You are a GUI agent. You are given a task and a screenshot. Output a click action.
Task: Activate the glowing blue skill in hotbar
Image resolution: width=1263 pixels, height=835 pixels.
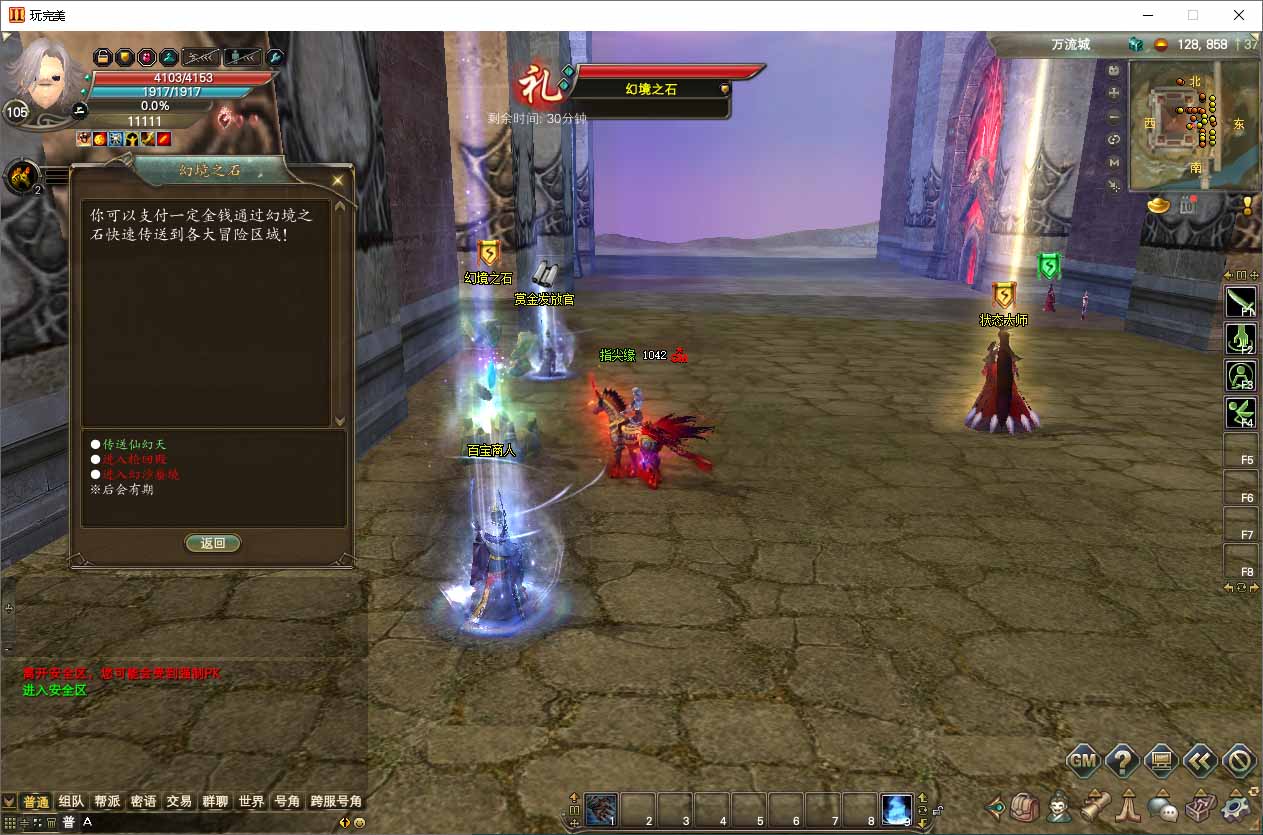896,808
